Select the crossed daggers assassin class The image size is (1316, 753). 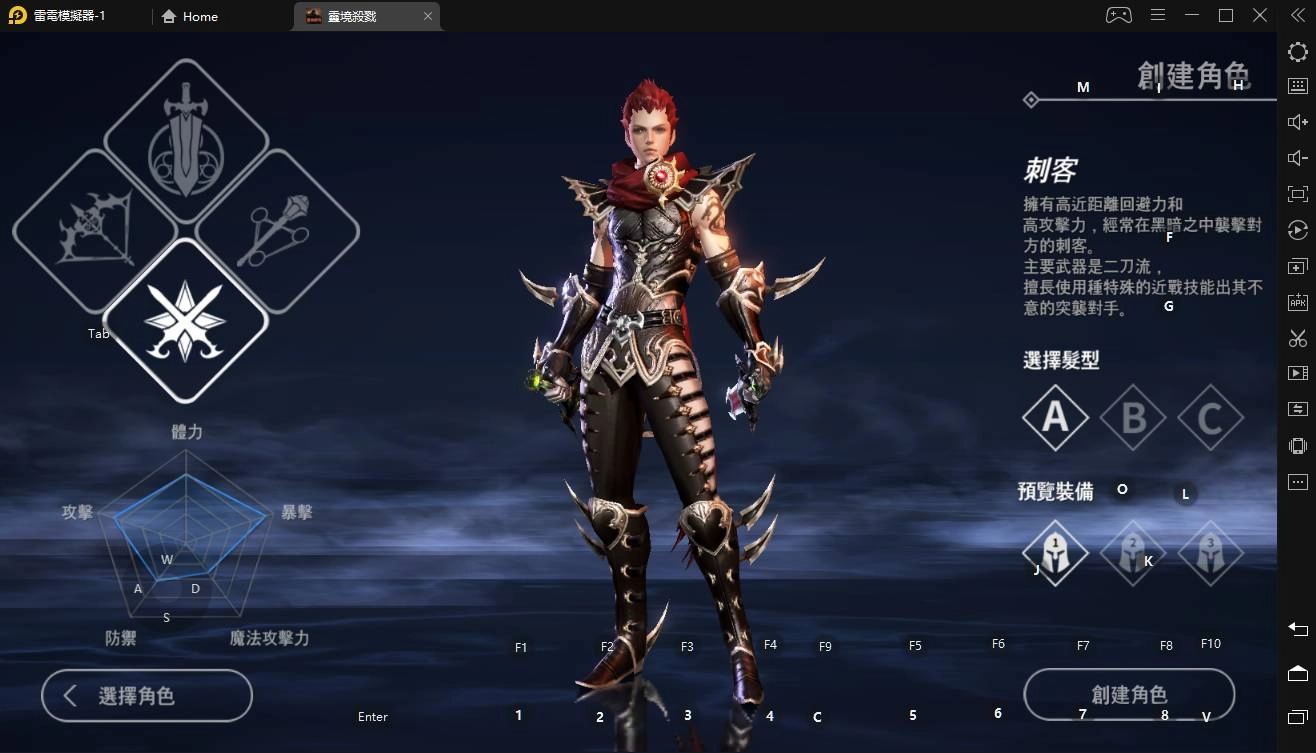click(186, 320)
